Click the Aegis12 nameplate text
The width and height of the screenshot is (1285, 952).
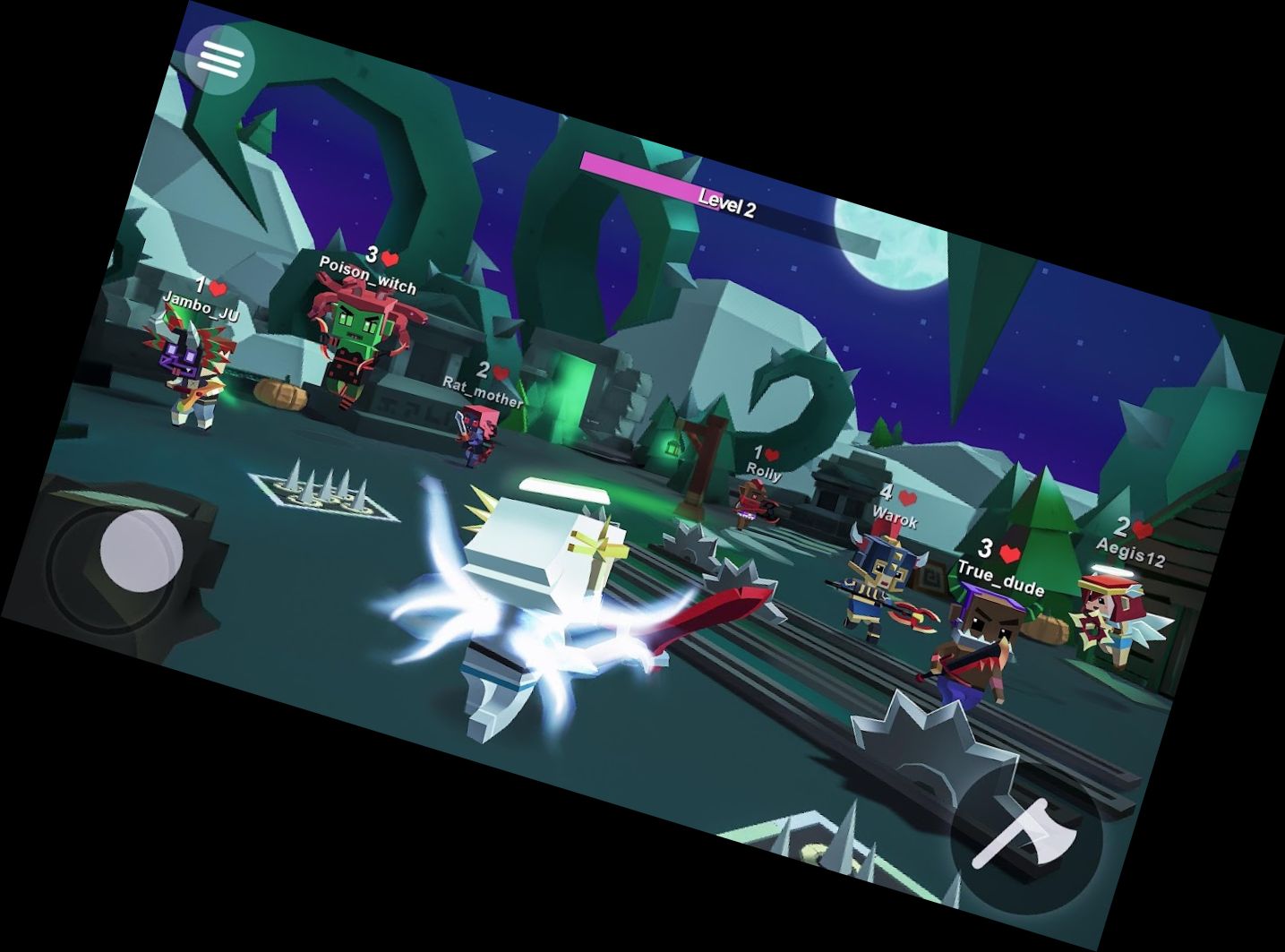point(1130,552)
